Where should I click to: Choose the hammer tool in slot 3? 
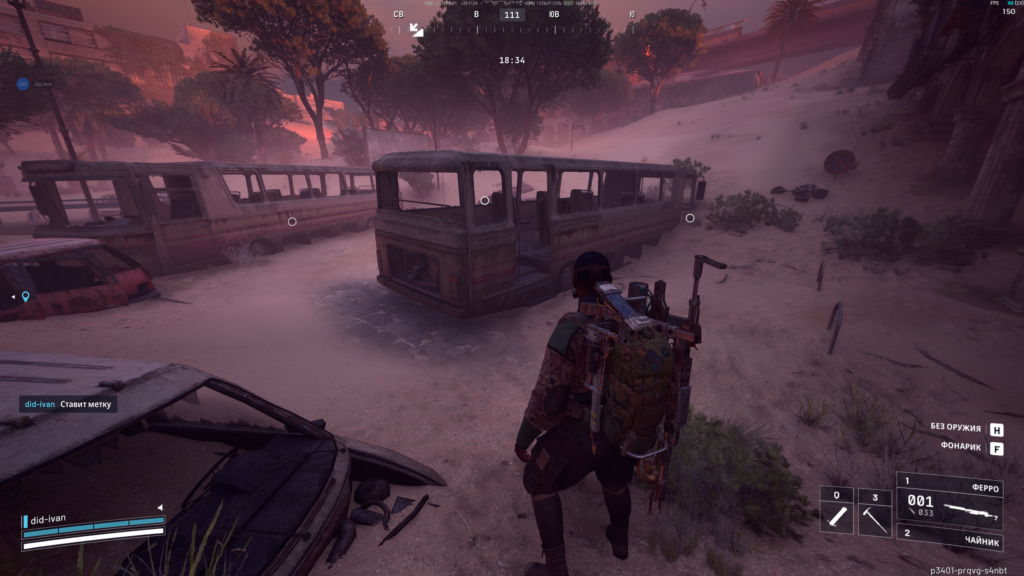(874, 512)
